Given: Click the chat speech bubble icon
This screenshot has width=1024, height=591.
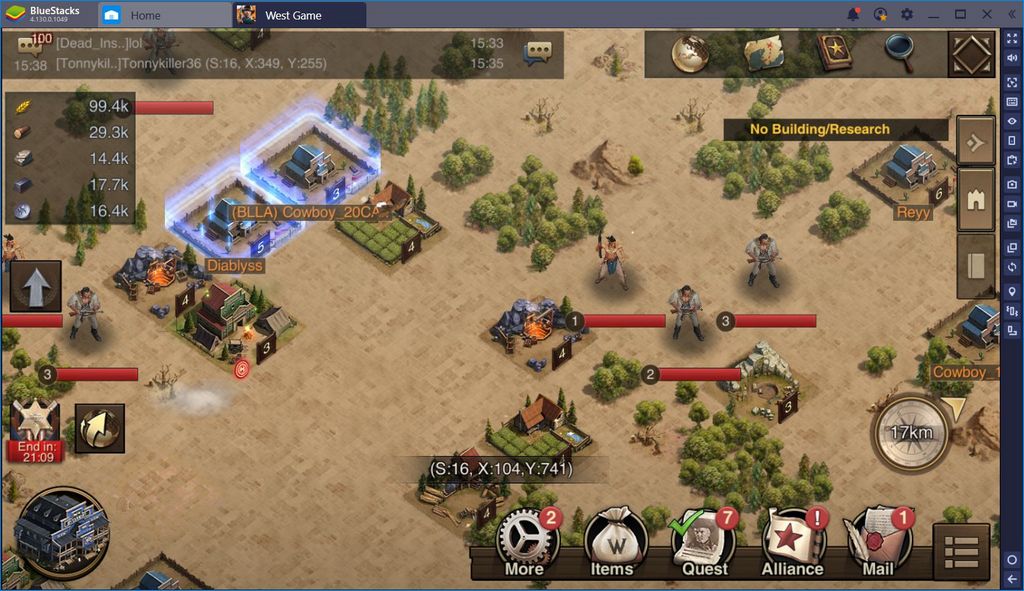Looking at the screenshot, I should (x=539, y=52).
